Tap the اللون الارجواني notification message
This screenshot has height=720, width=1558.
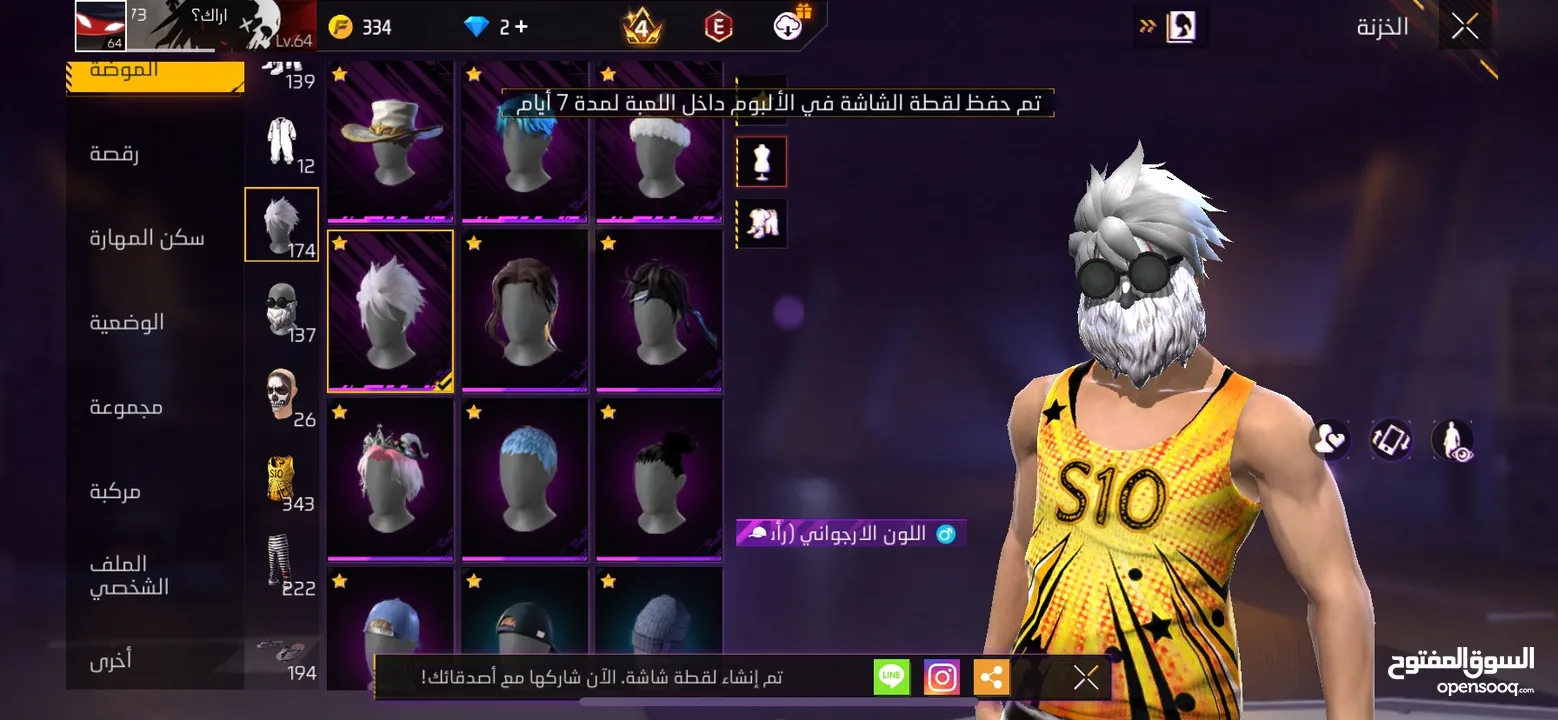pos(850,533)
